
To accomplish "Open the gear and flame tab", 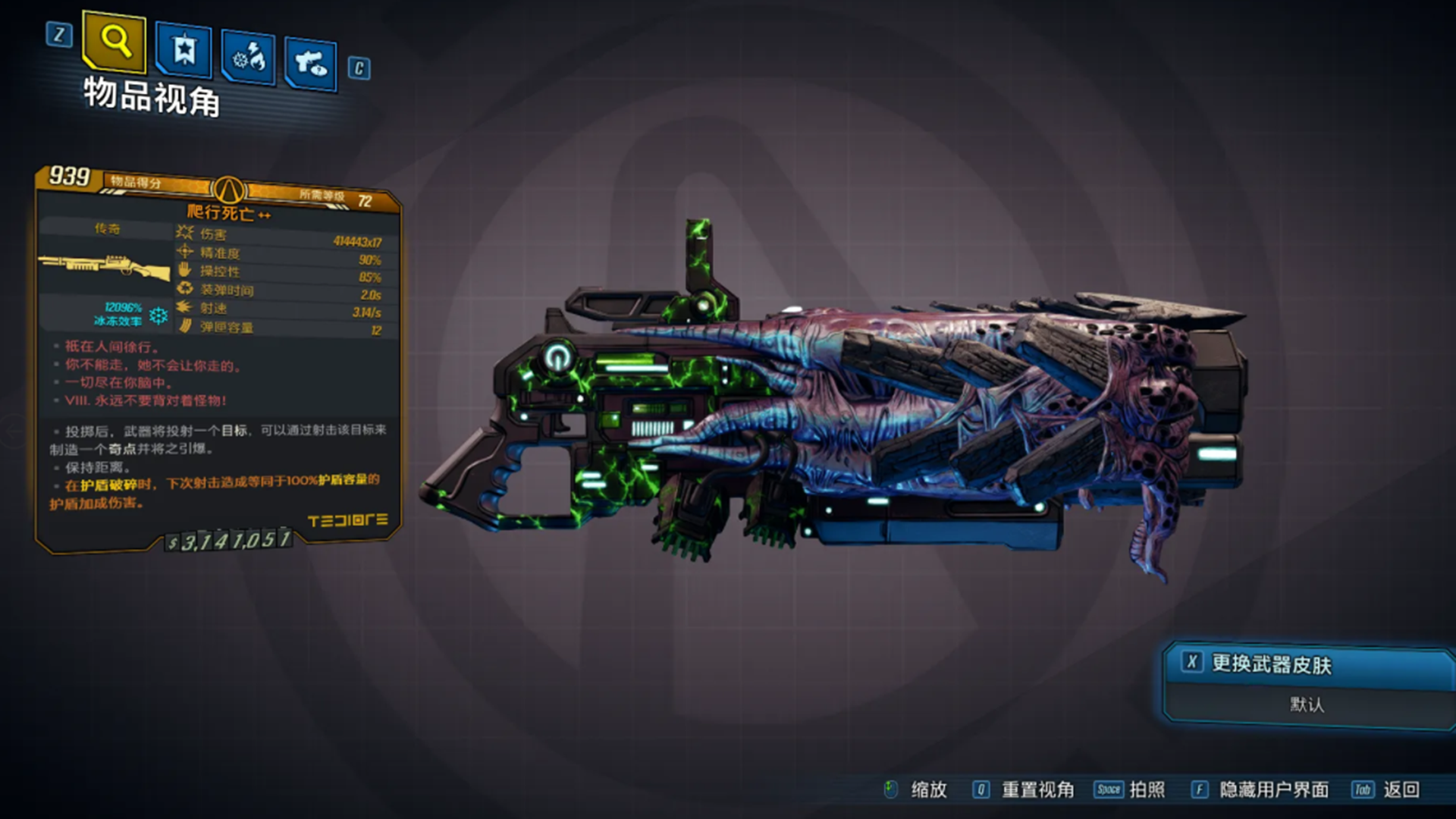I will (x=249, y=58).
